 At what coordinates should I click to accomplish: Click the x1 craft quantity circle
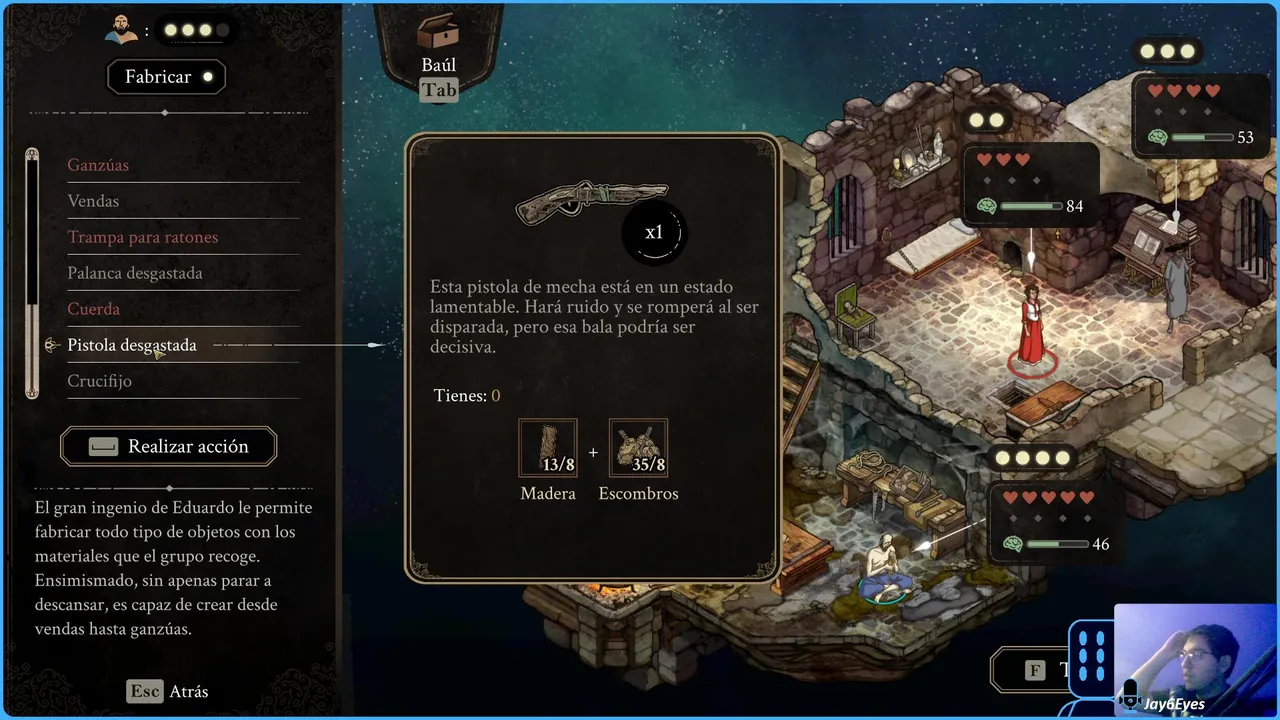[654, 233]
